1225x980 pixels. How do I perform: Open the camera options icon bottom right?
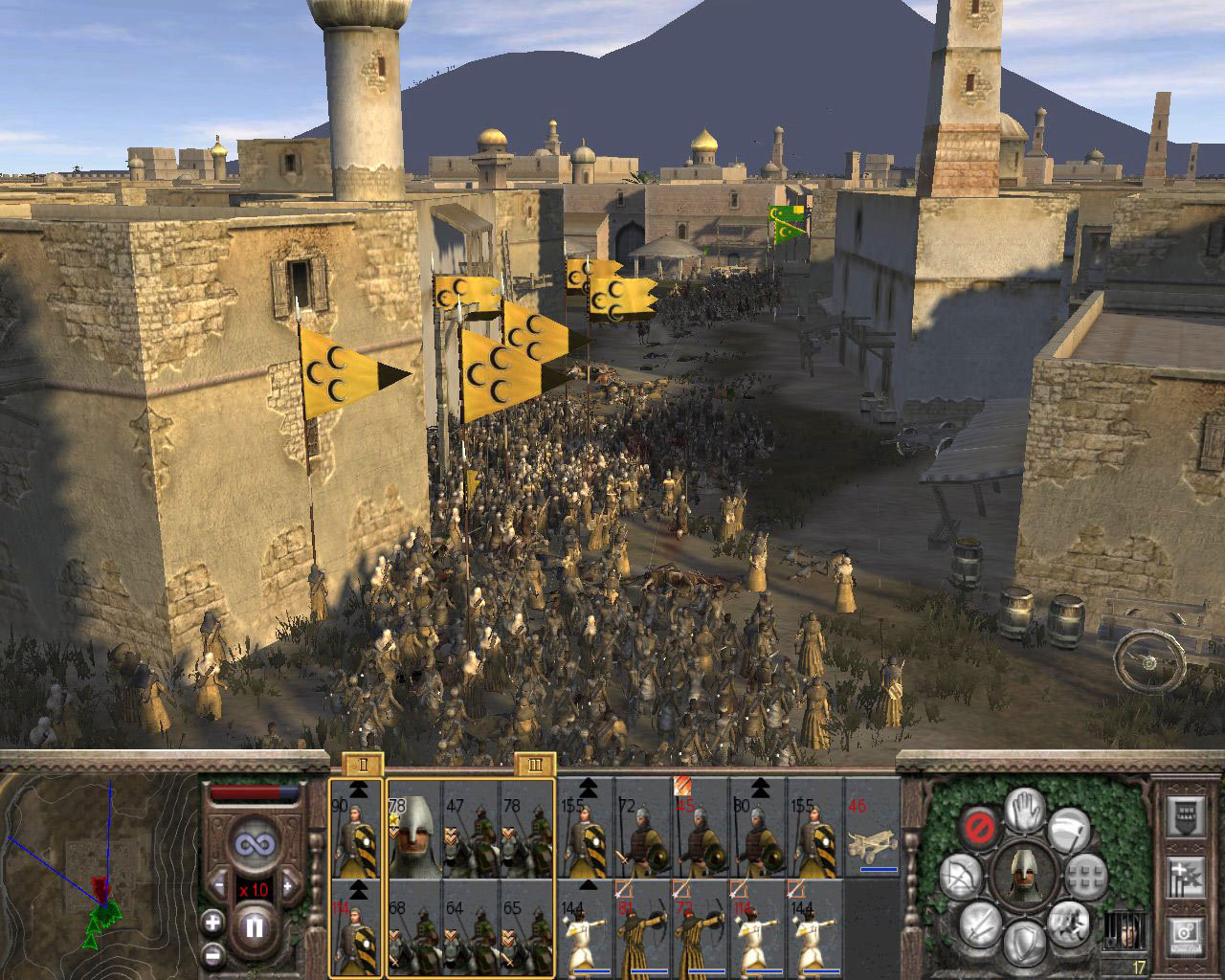(x=1185, y=937)
